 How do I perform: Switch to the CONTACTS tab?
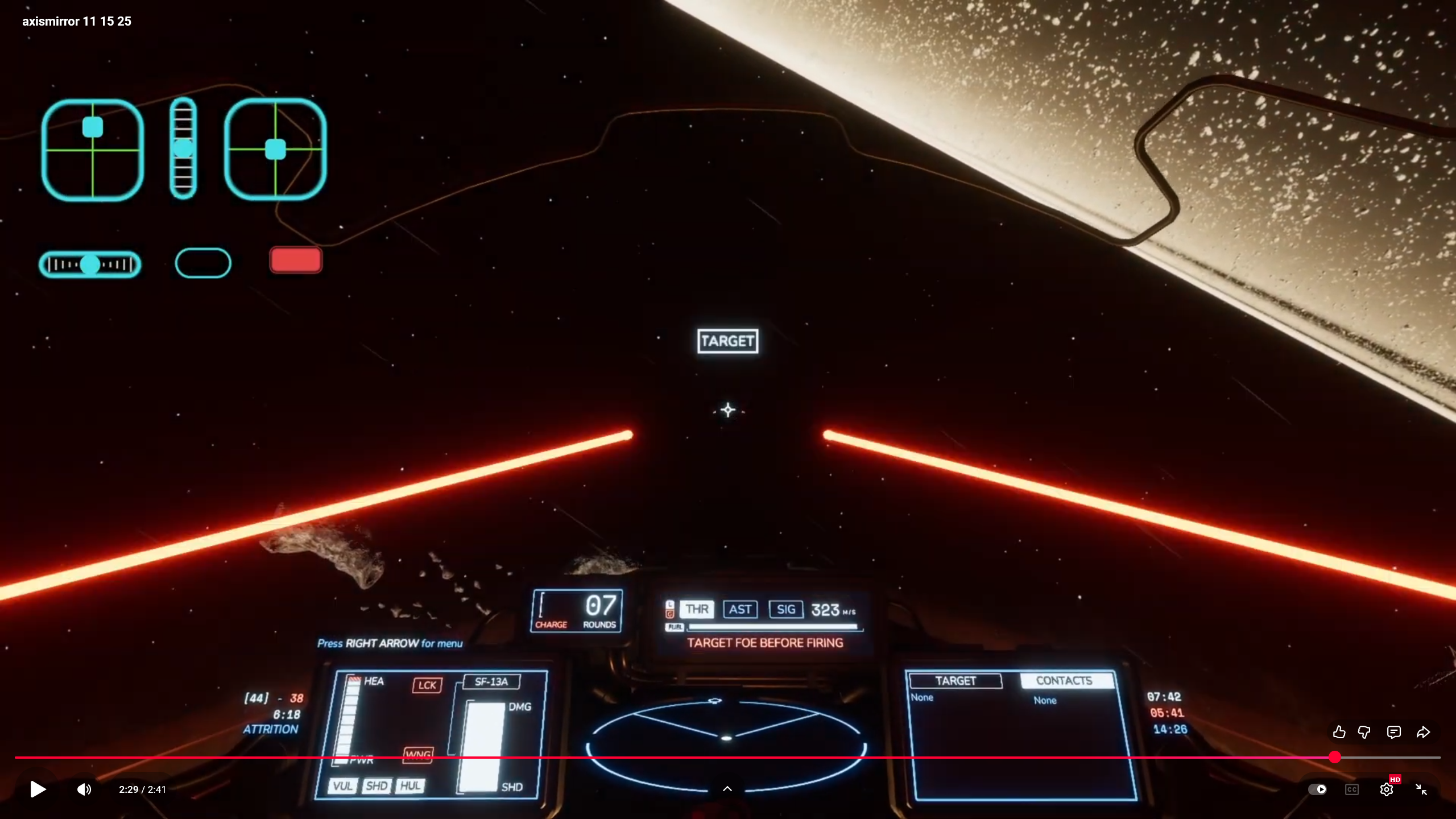point(1064,681)
